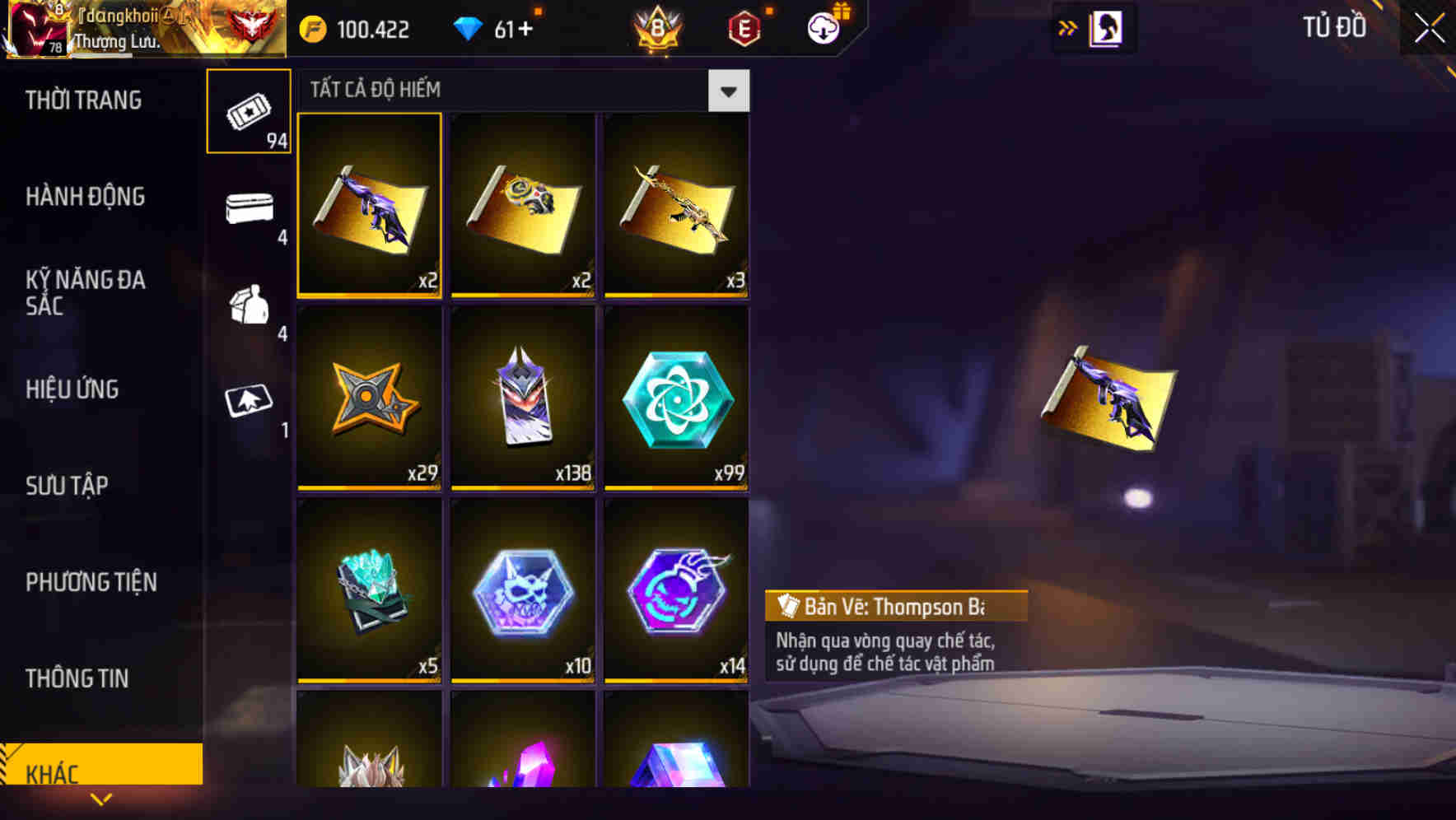The image size is (1456, 820).
Task: Select the x138 purple card item thumbnail
Action: tap(522, 401)
